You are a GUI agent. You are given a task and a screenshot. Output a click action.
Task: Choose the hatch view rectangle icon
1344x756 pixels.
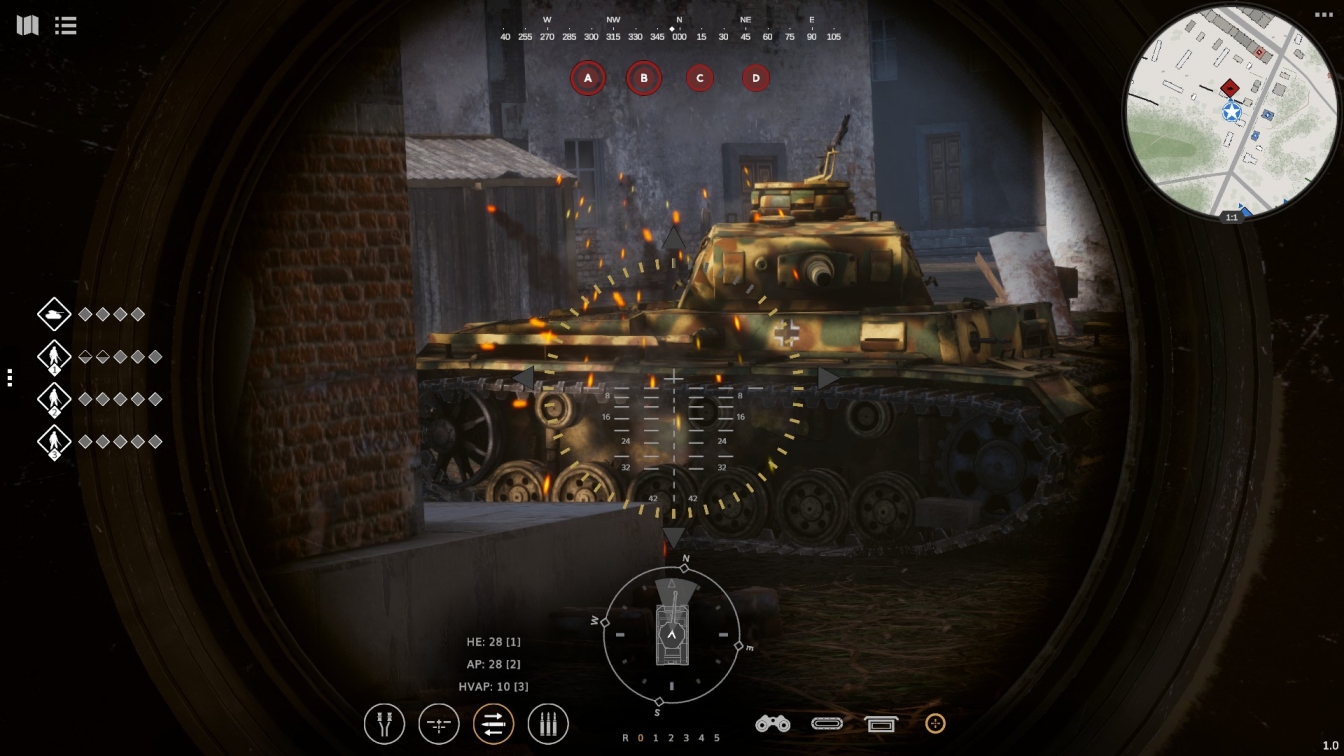pos(881,724)
